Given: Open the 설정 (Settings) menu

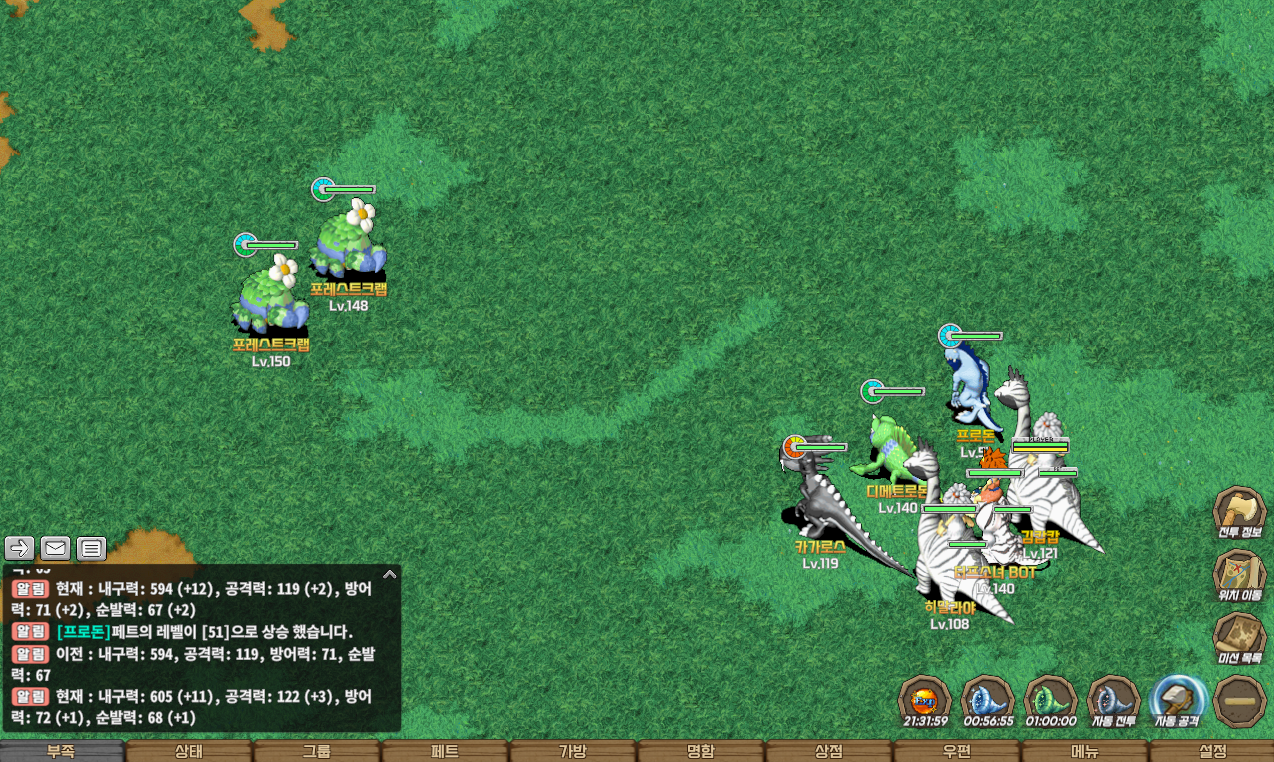Looking at the screenshot, I should tap(1212, 751).
